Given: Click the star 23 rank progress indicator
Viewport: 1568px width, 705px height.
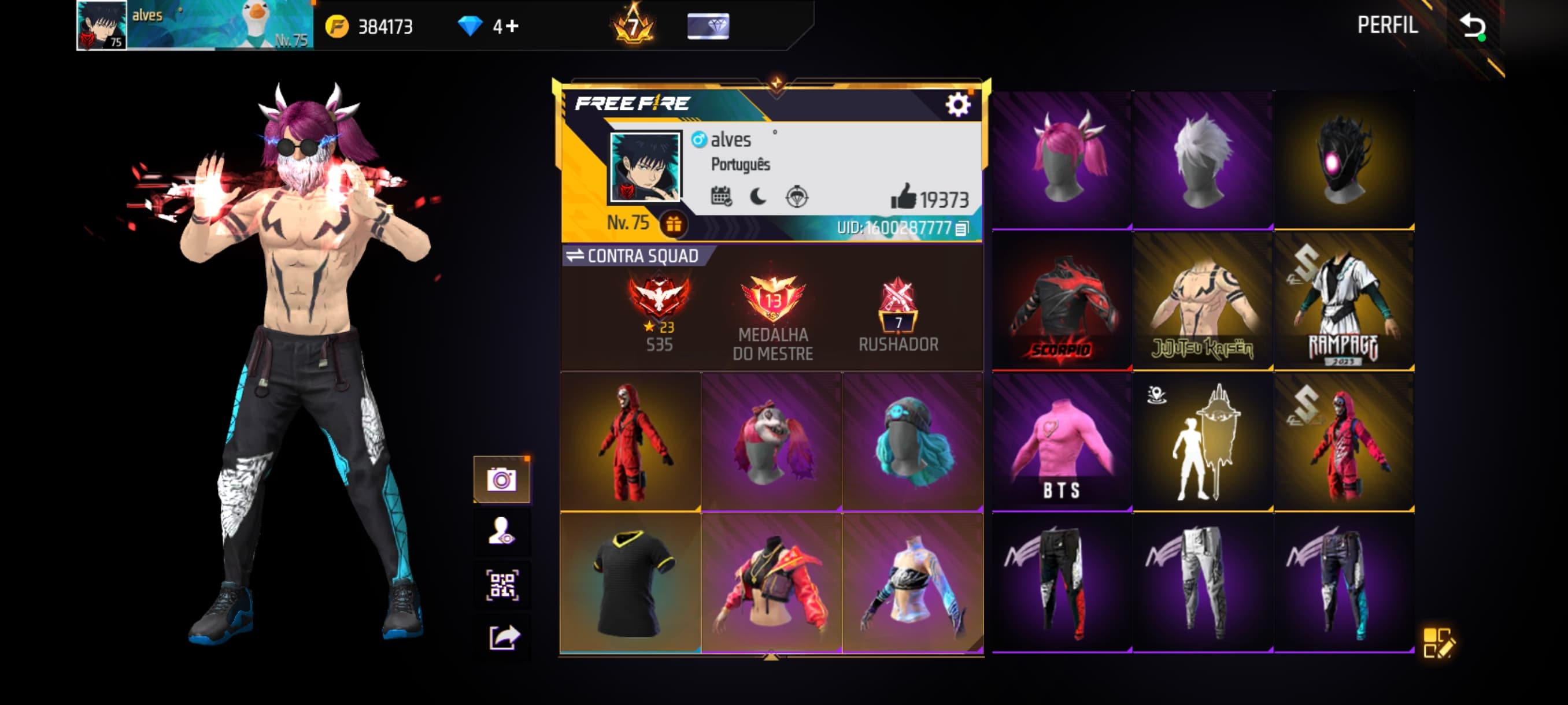Looking at the screenshot, I should 657,328.
